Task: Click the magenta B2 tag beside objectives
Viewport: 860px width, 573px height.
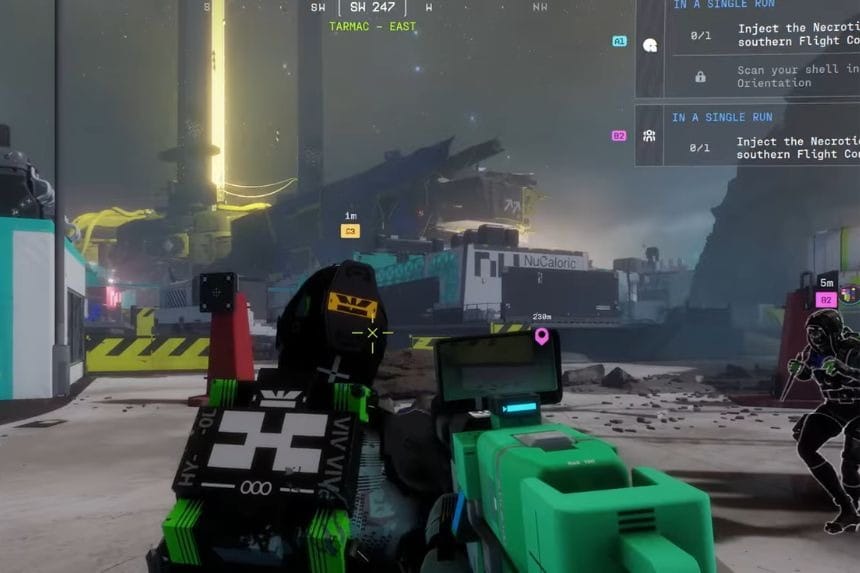Action: [619, 135]
